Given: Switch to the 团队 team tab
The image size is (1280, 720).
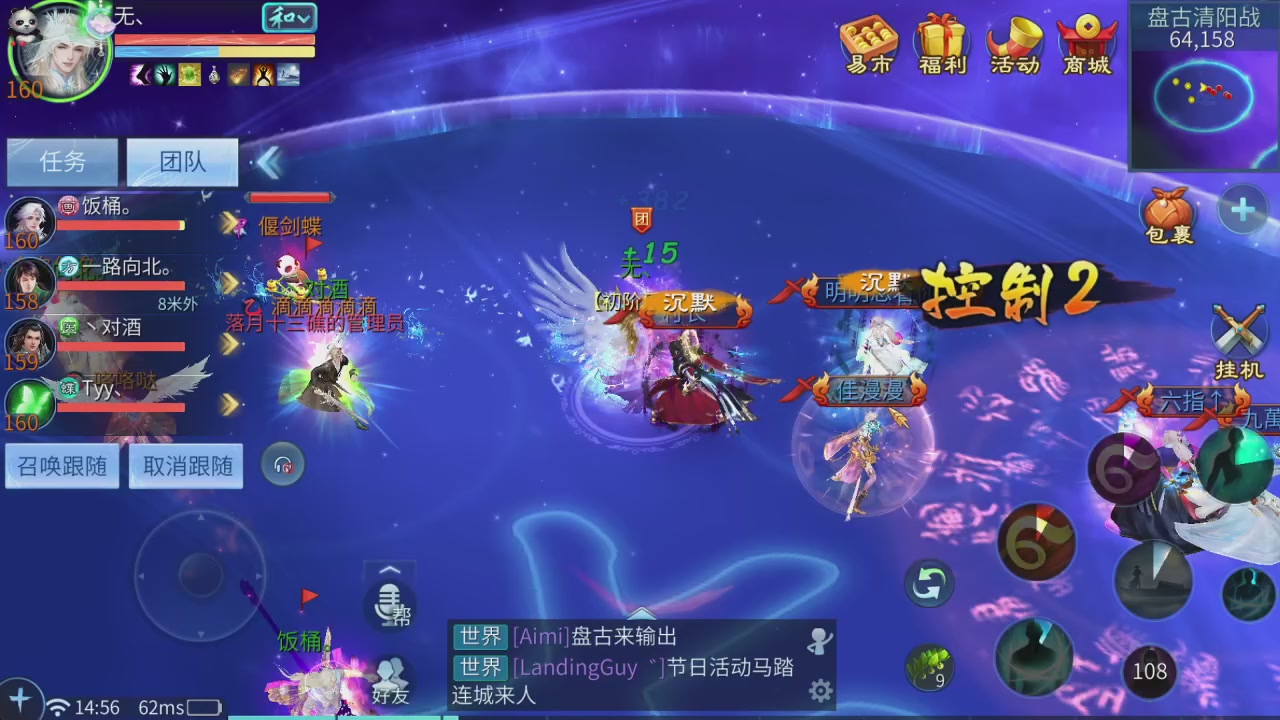Looking at the screenshot, I should click(x=182, y=162).
